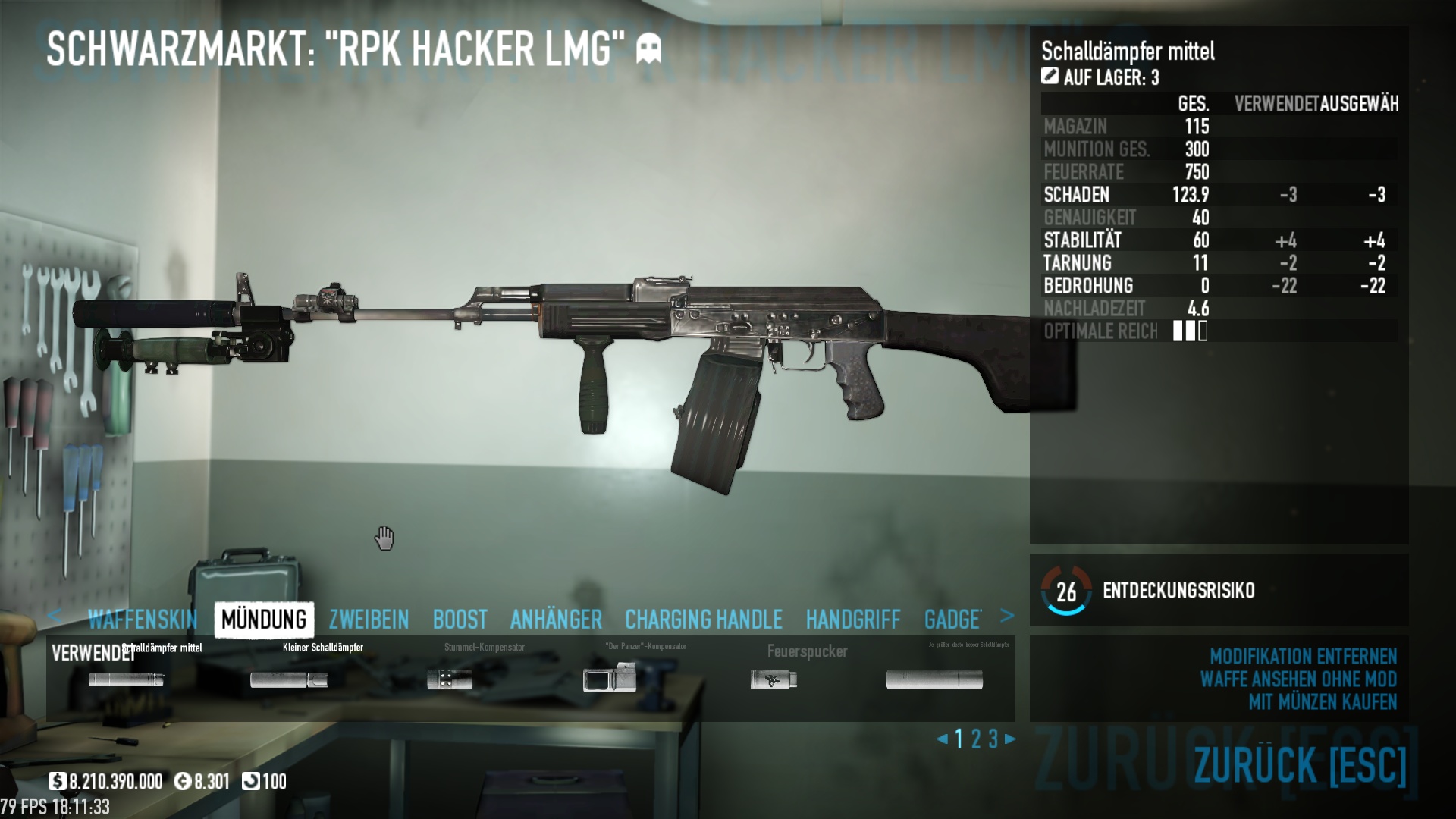1456x819 pixels.
Task: Switch to the Boost tab
Action: click(460, 620)
